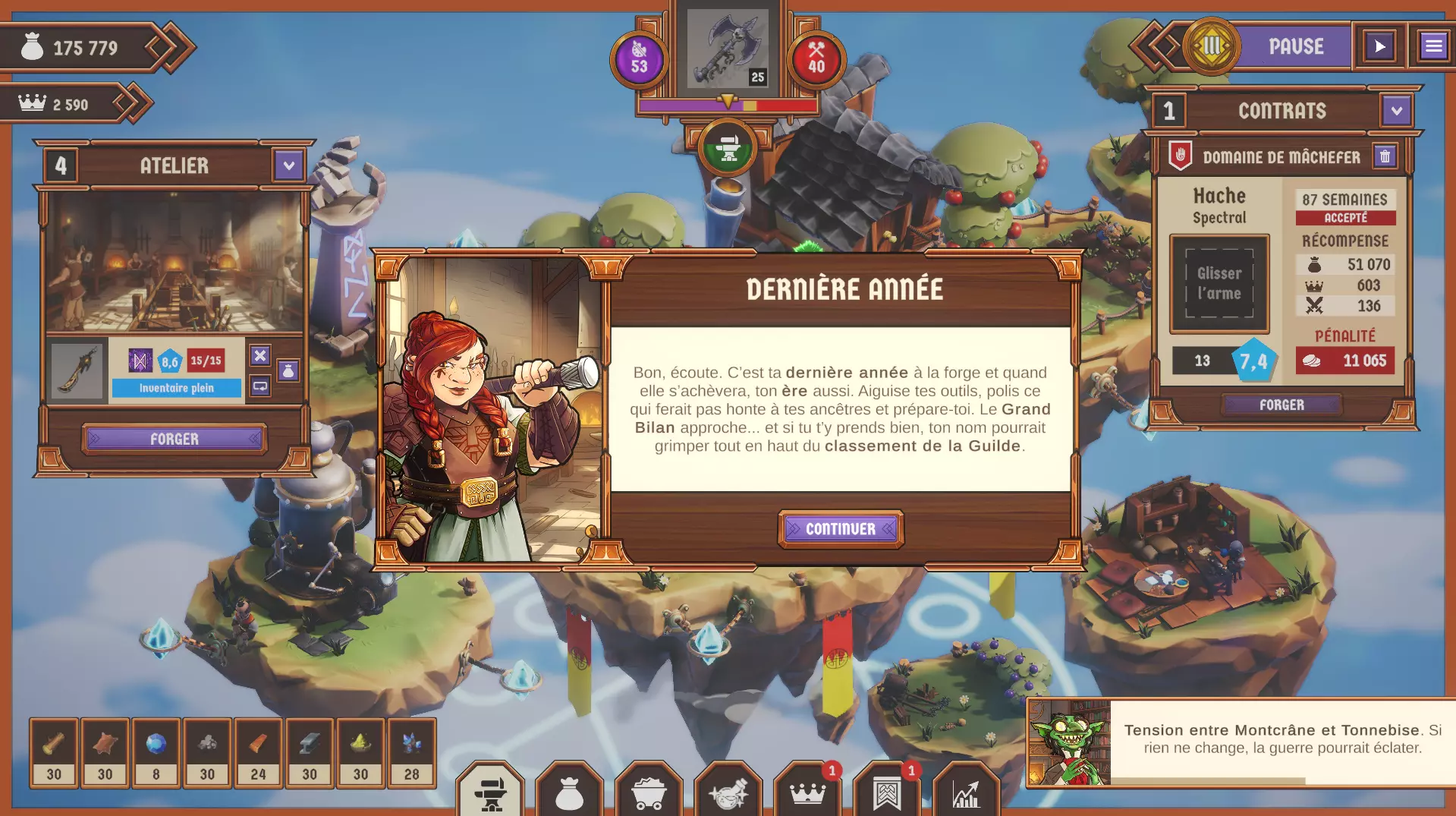Click the Glisser l'arme weapon slot
Screen dimensions: 1456x816
[1219, 283]
